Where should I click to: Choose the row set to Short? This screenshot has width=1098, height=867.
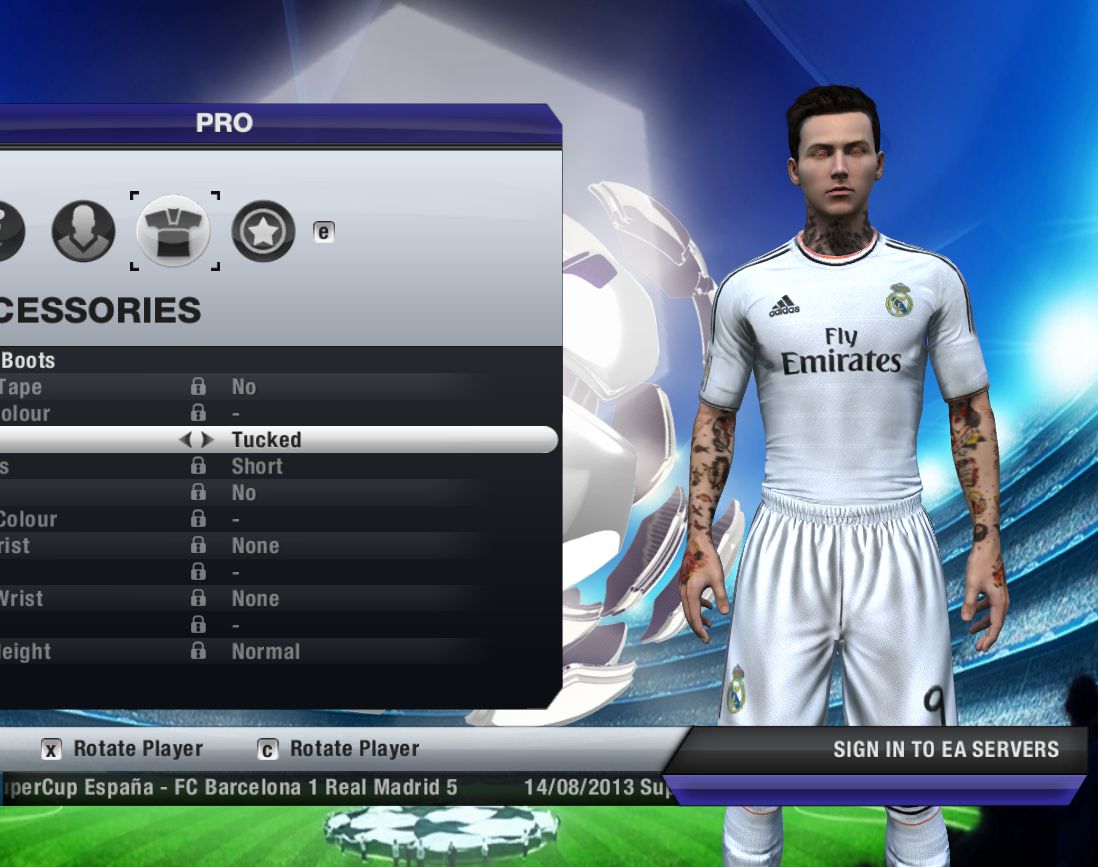(x=256, y=466)
